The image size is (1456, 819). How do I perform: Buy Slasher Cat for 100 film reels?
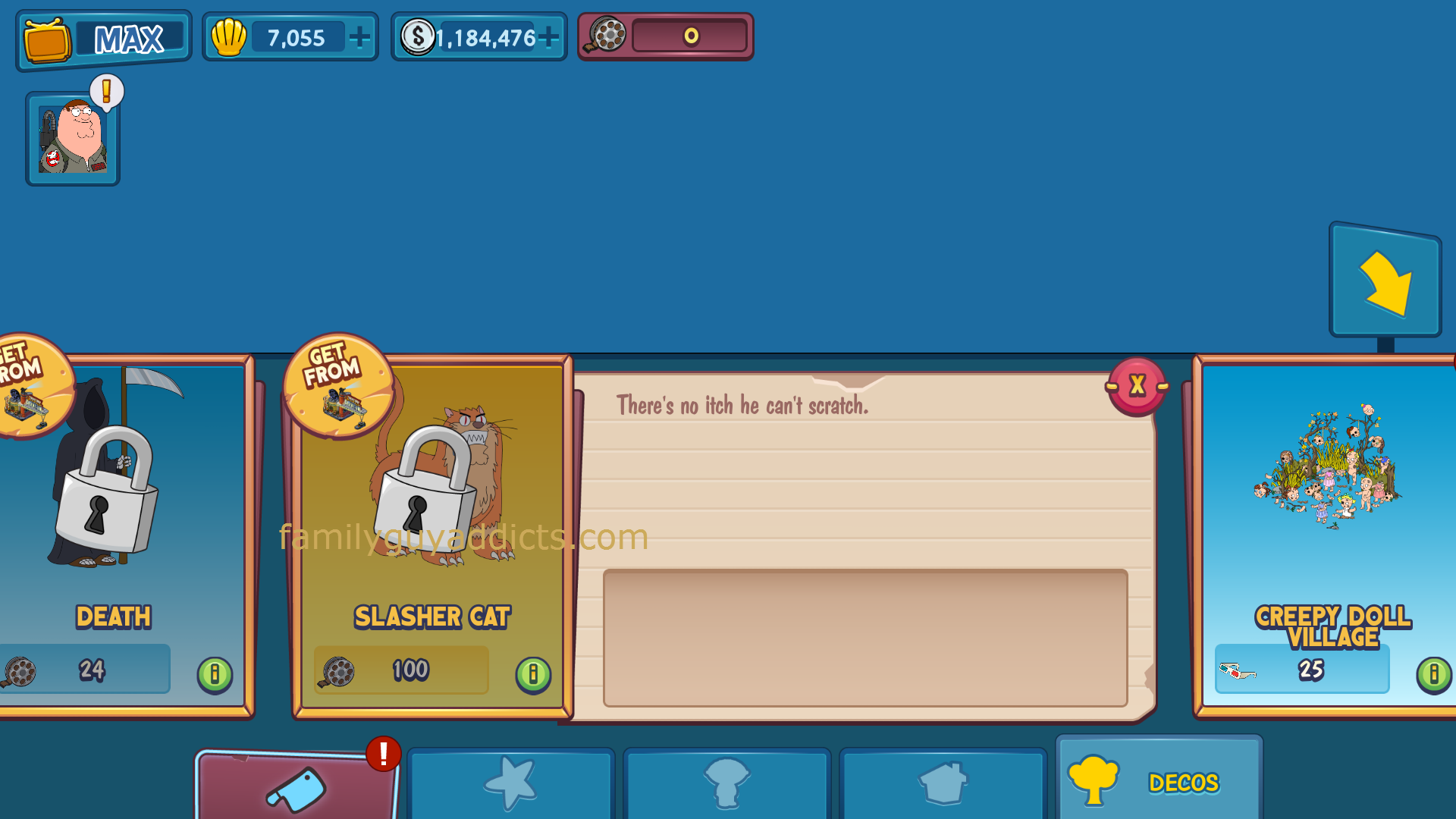402,670
